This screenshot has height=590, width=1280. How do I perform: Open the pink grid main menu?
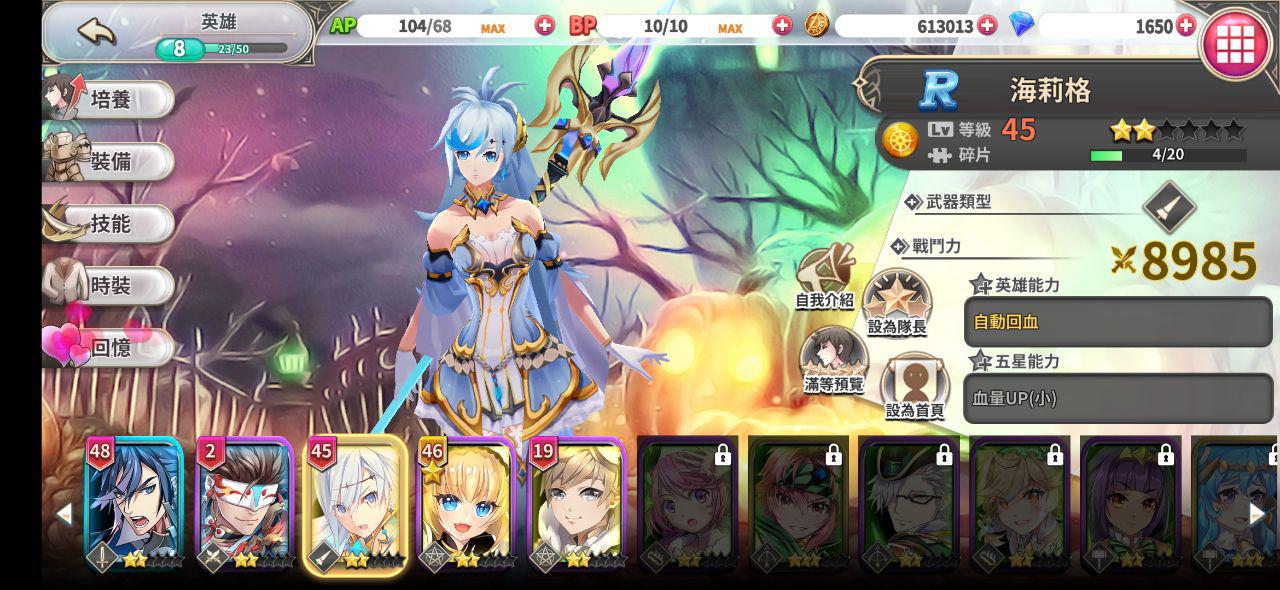click(x=1235, y=44)
